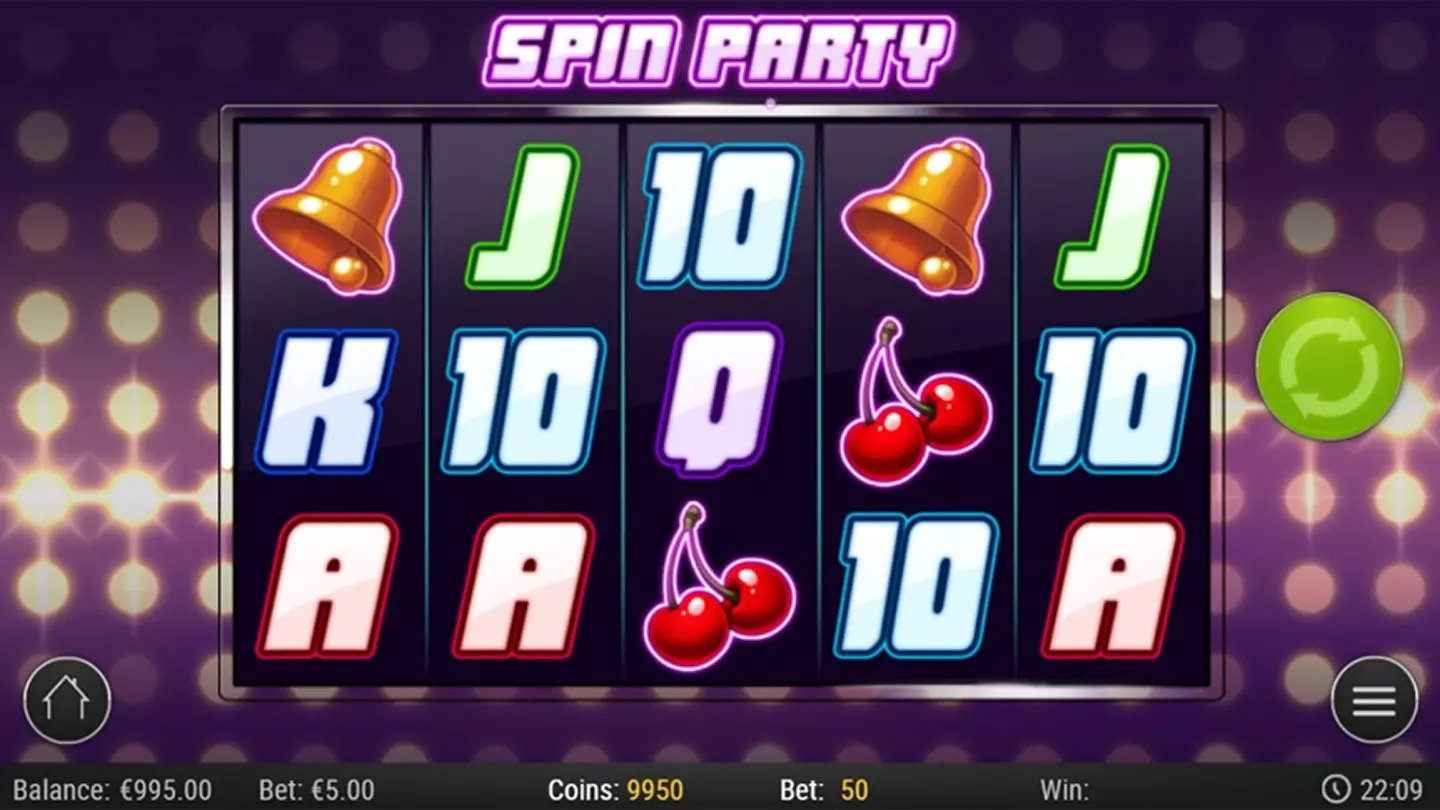This screenshot has height=810, width=1440.
Task: Click the red A symbol on reel two
Action: [521, 575]
